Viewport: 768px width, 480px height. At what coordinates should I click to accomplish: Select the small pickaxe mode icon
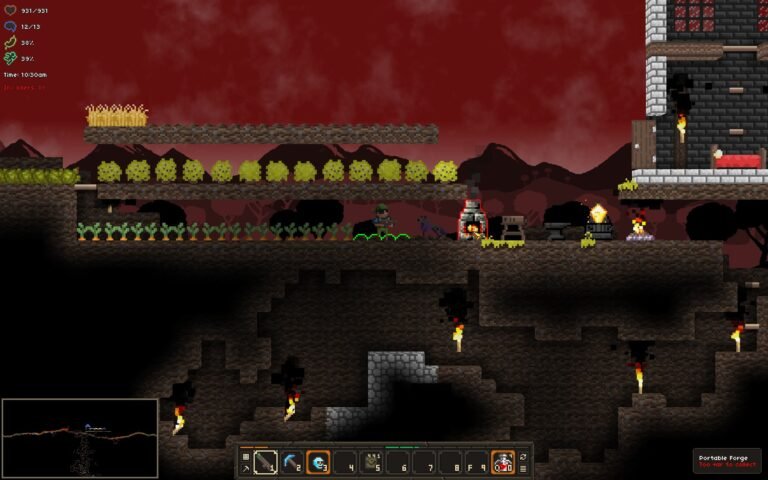246,468
